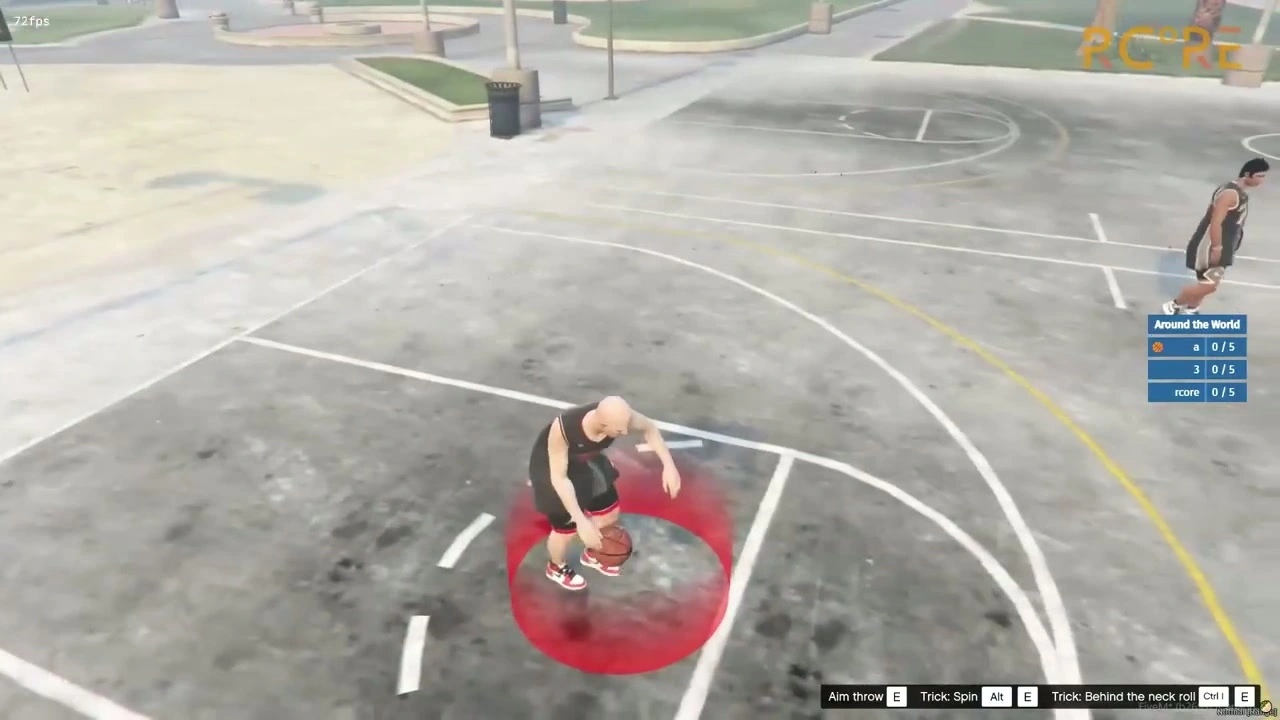The height and width of the screenshot is (720, 1280).
Task: Click the "Trick: Spin" label
Action: click(x=948, y=696)
